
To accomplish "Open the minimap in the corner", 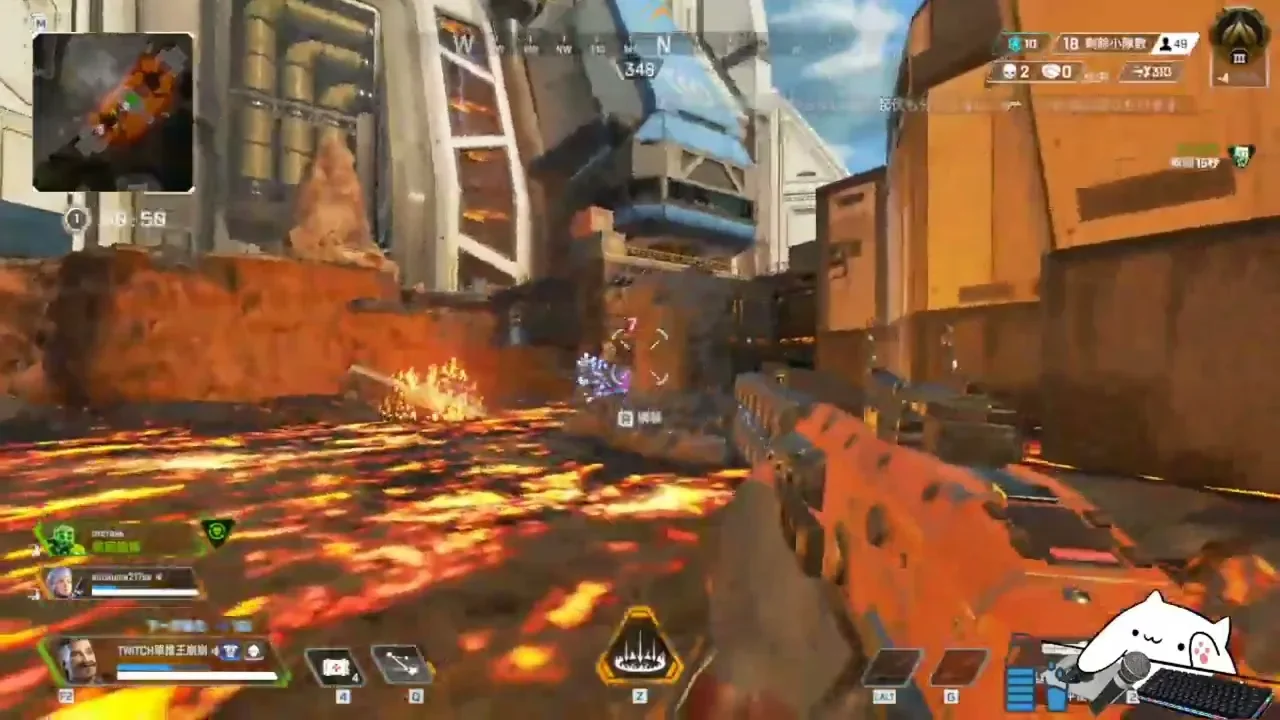I will coord(112,111).
